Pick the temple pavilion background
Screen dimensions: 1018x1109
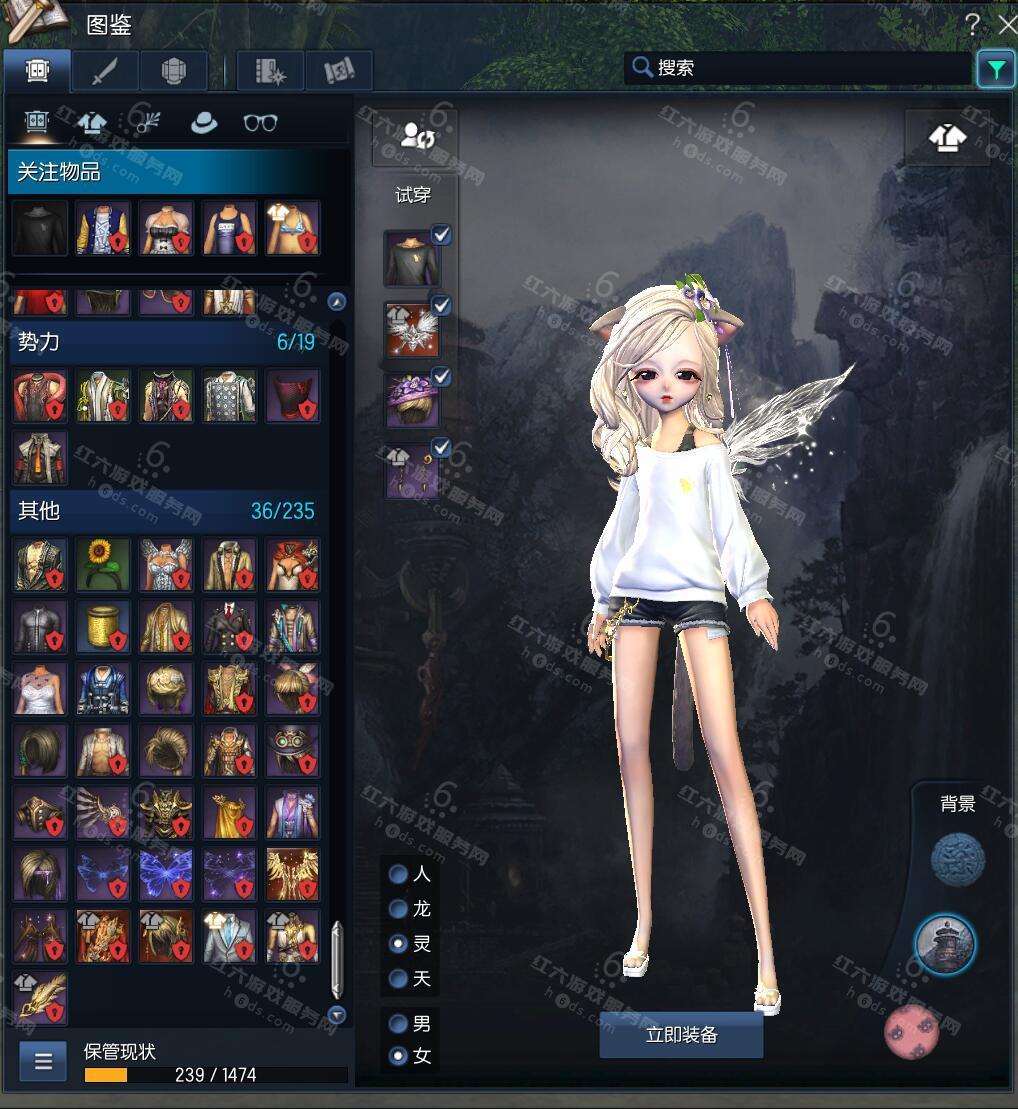(945, 943)
